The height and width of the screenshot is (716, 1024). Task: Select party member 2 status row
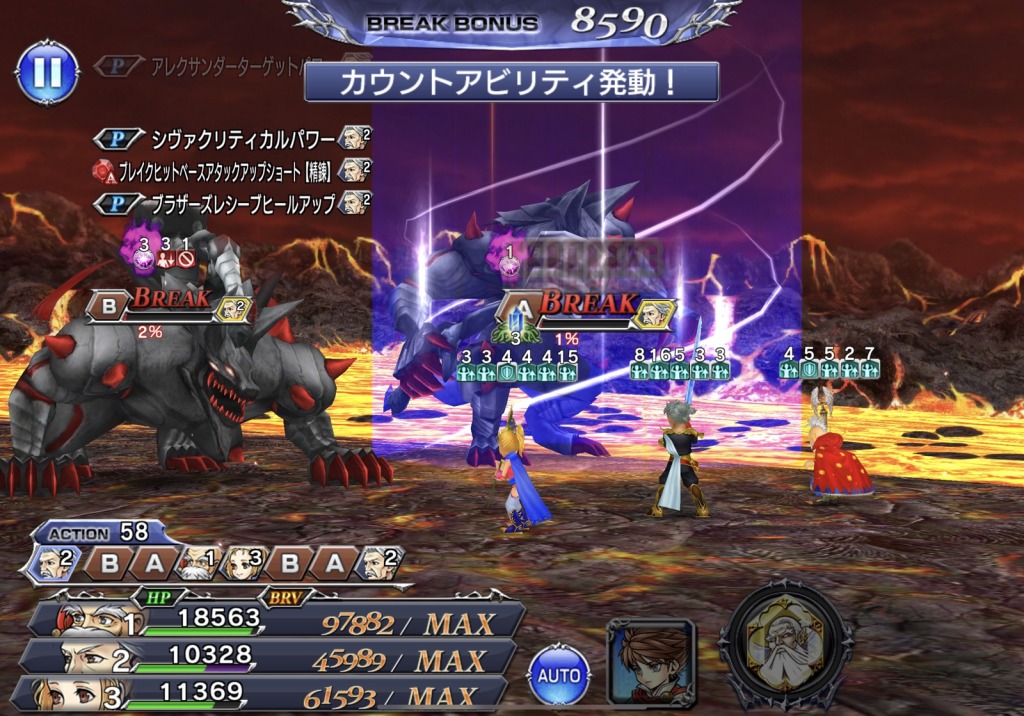click(270, 658)
